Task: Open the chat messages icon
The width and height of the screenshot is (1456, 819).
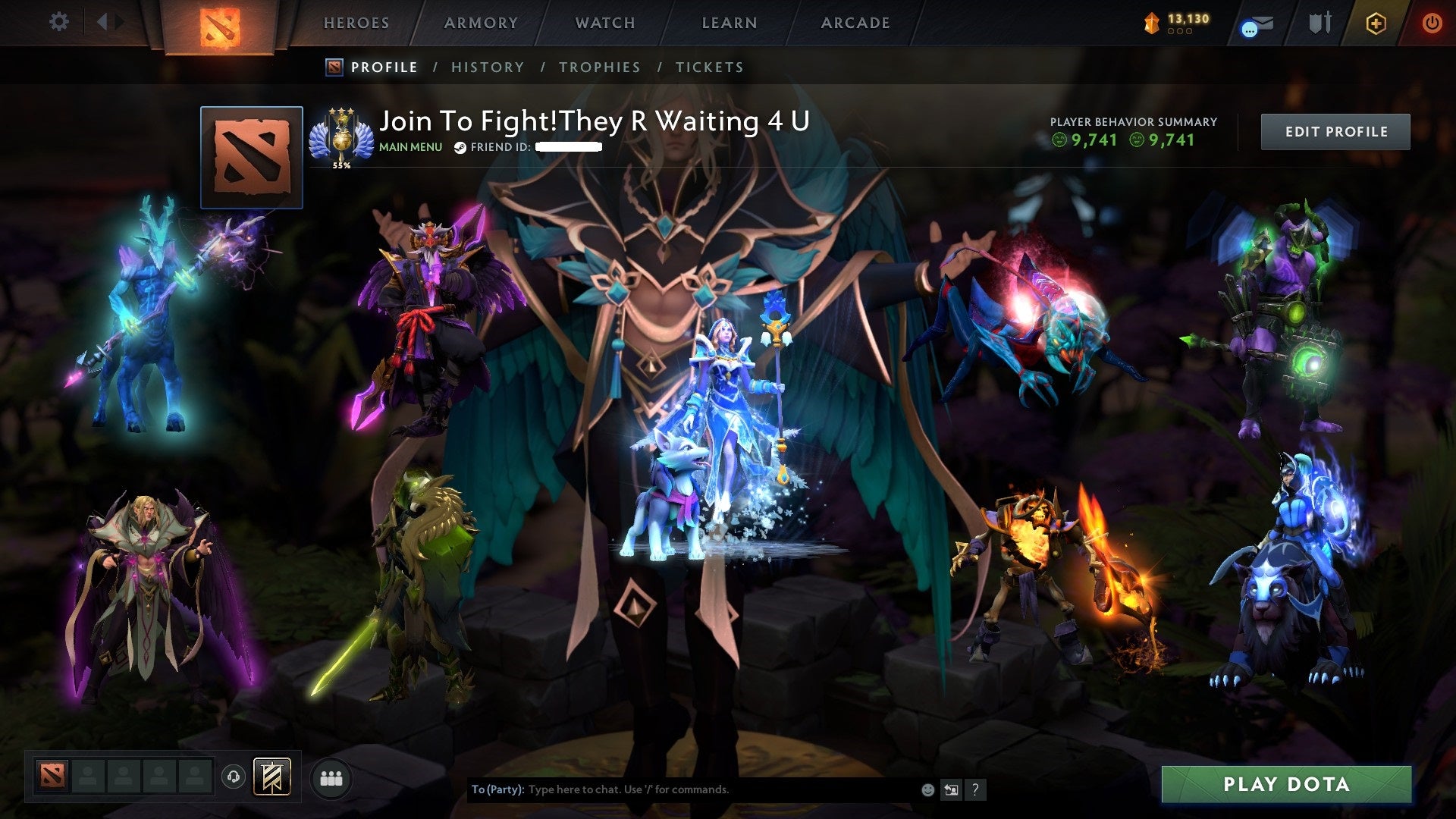Action: click(x=1257, y=24)
